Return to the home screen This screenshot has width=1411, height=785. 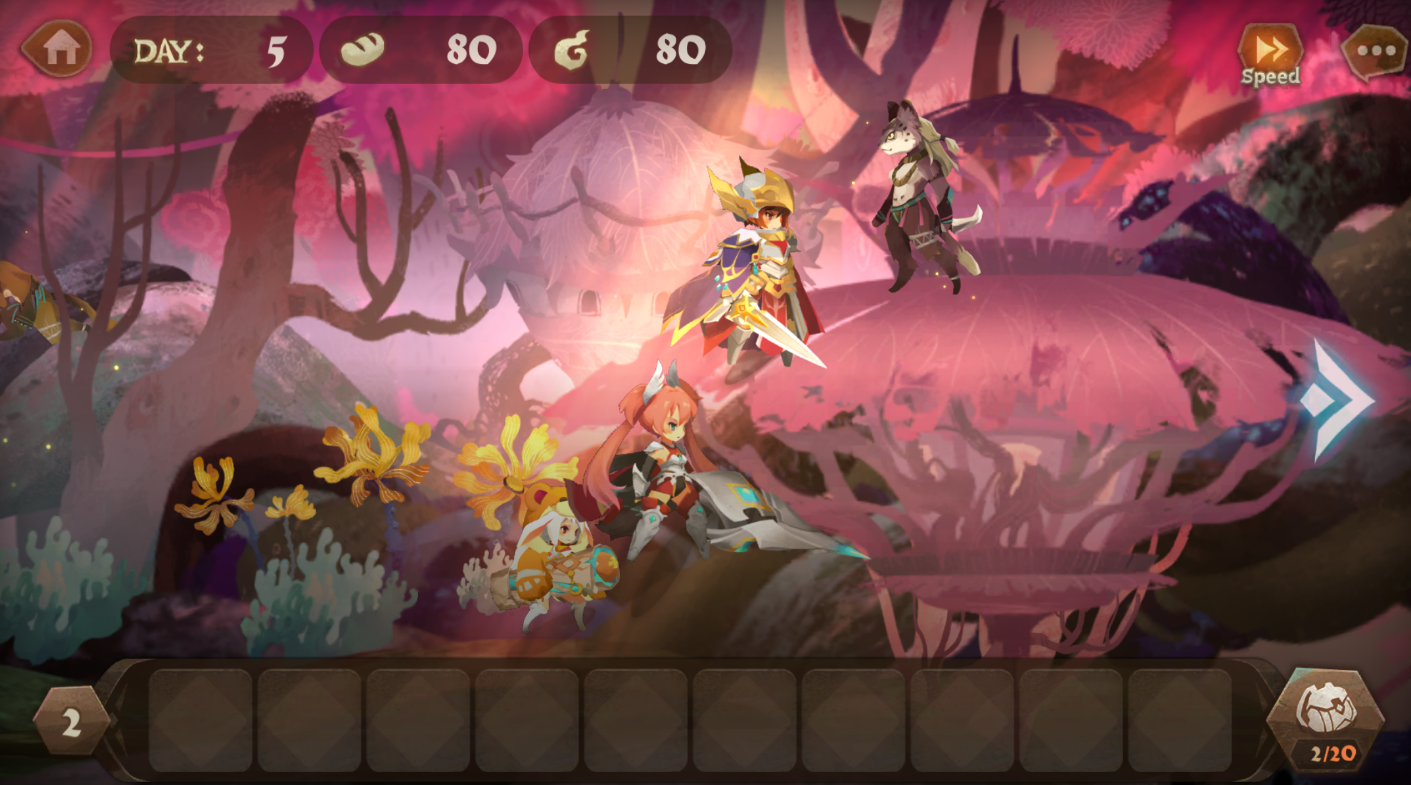click(x=58, y=48)
